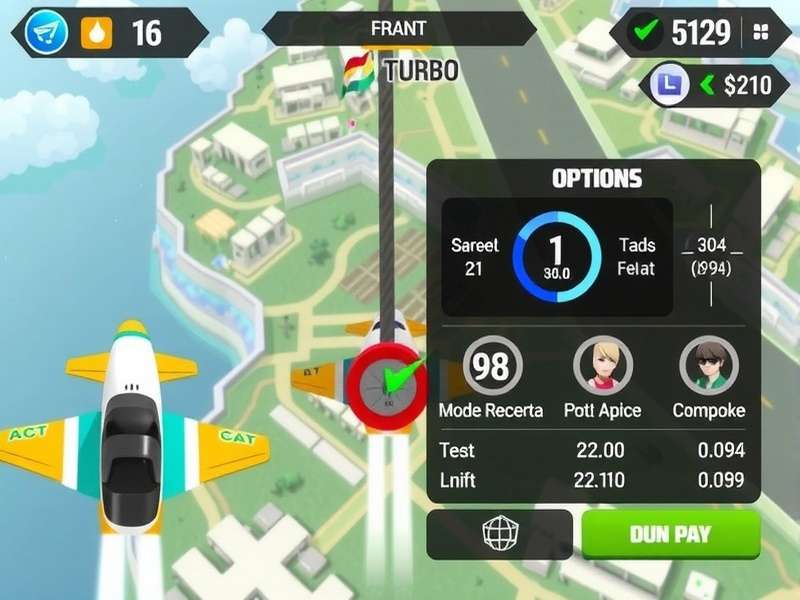Click the FRANT header banner
This screenshot has width=800, height=600.
pos(398,29)
